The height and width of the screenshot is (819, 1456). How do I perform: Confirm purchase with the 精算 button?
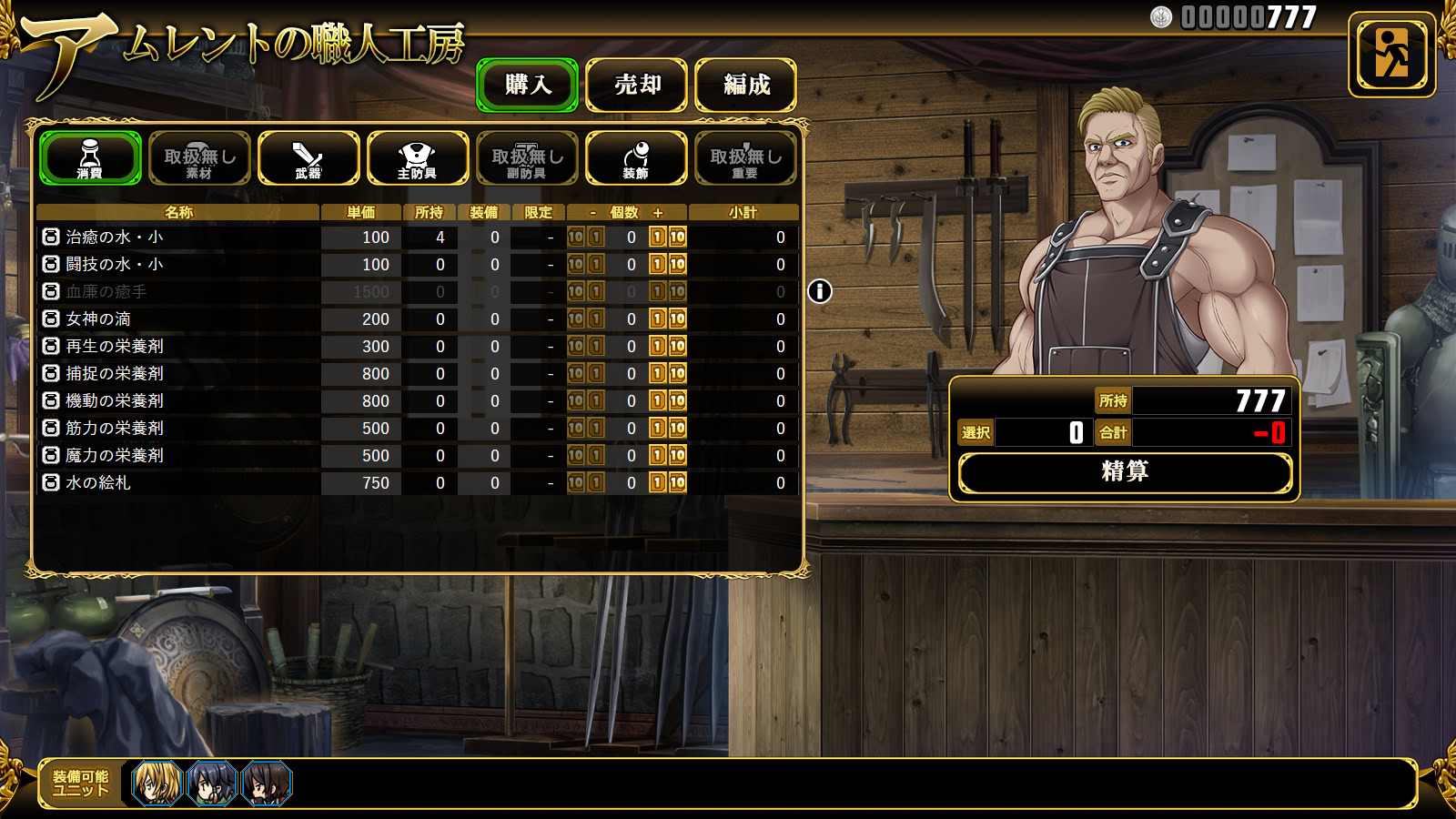tap(1125, 472)
